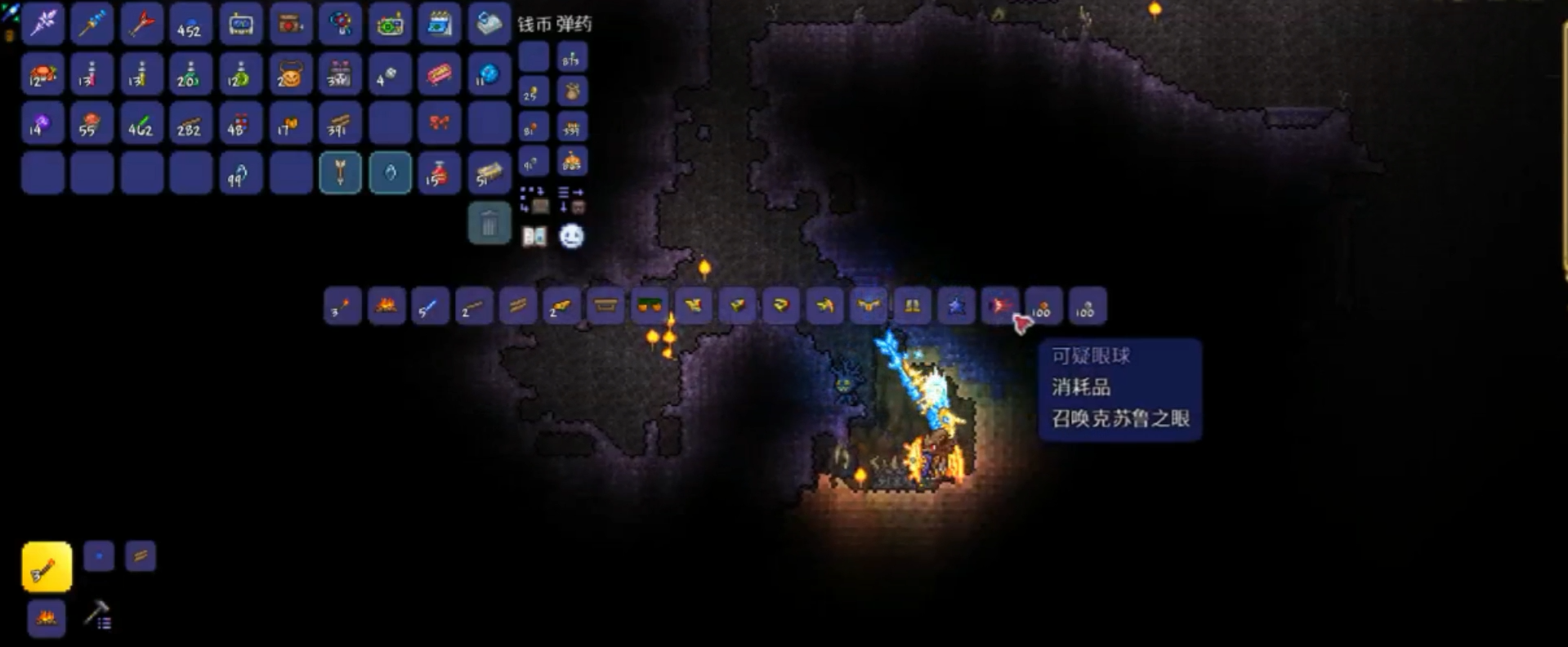Open the bestiary book icon
Screen dimensions: 1568x647
[x=534, y=237]
